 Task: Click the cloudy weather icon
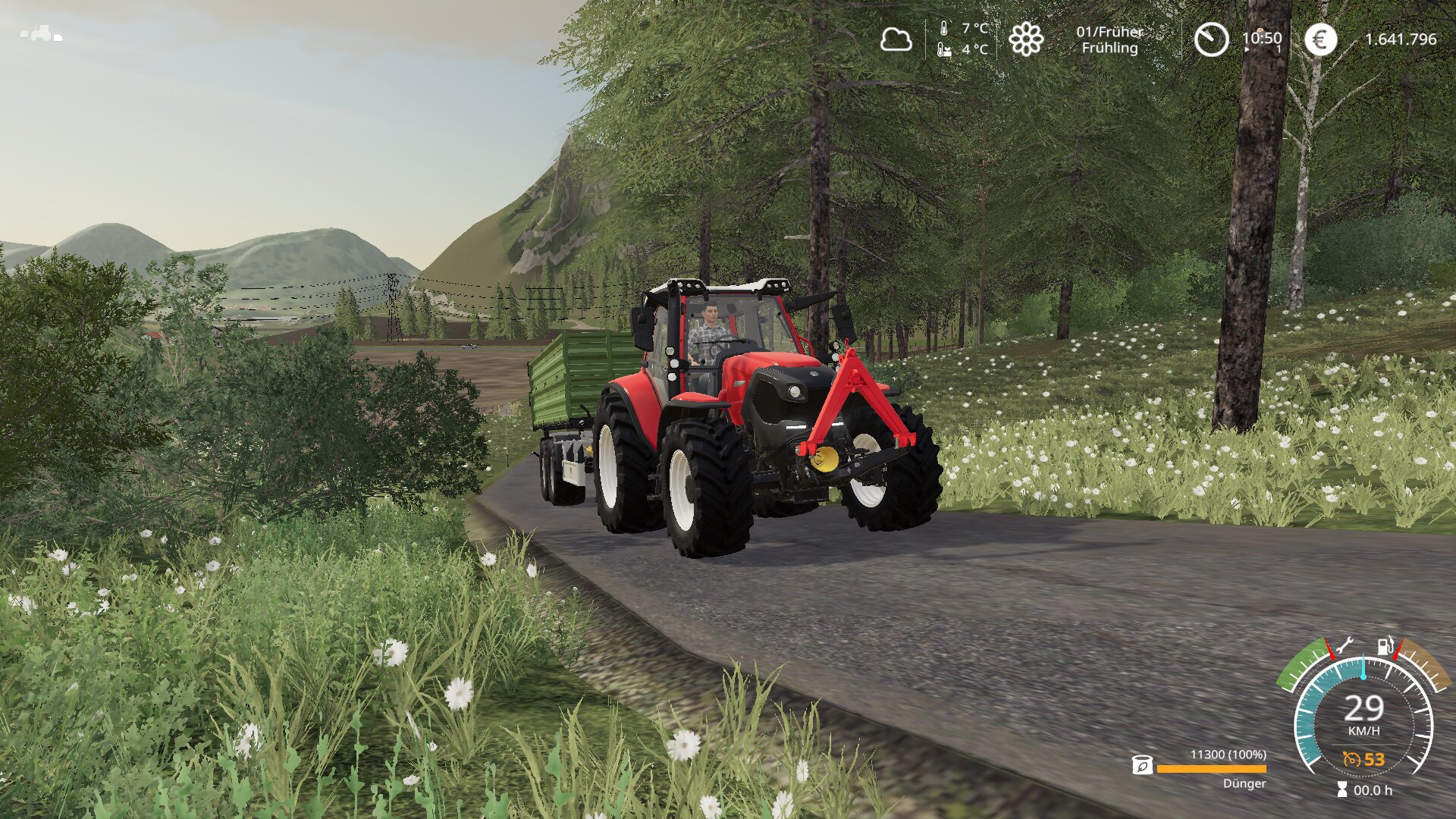click(896, 39)
